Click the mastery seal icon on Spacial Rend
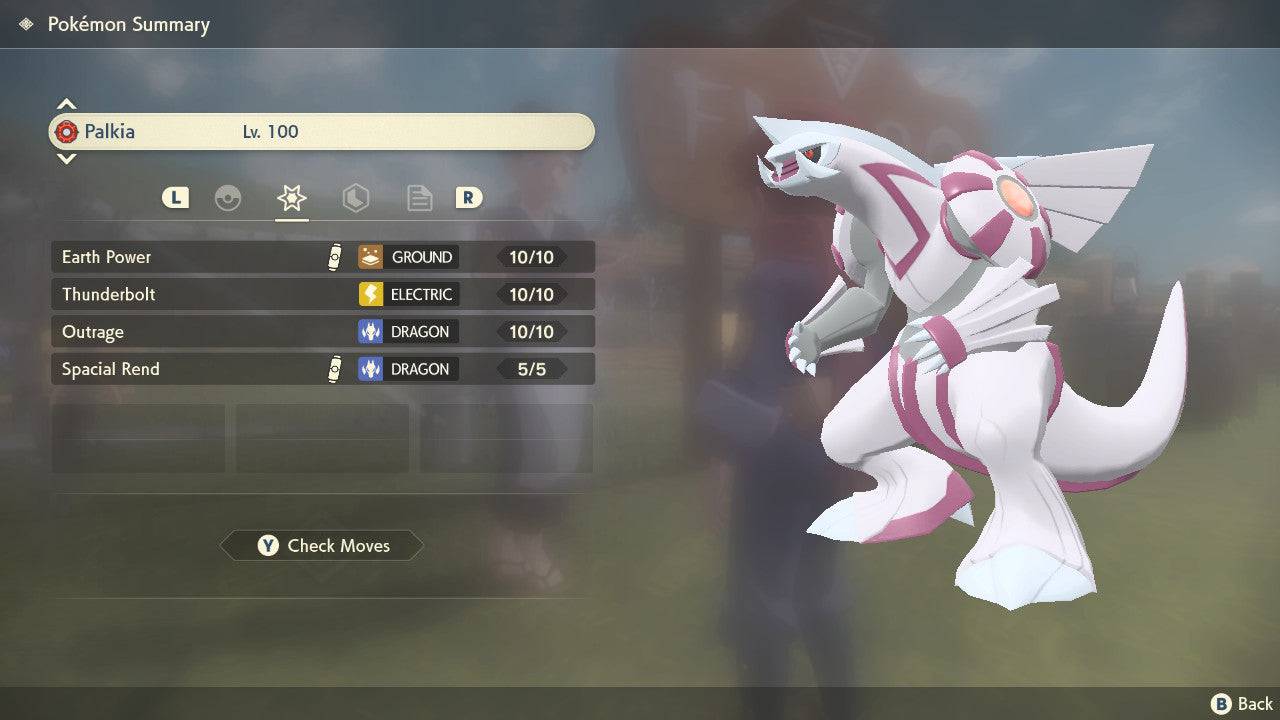The width and height of the screenshot is (1280, 720). point(336,369)
